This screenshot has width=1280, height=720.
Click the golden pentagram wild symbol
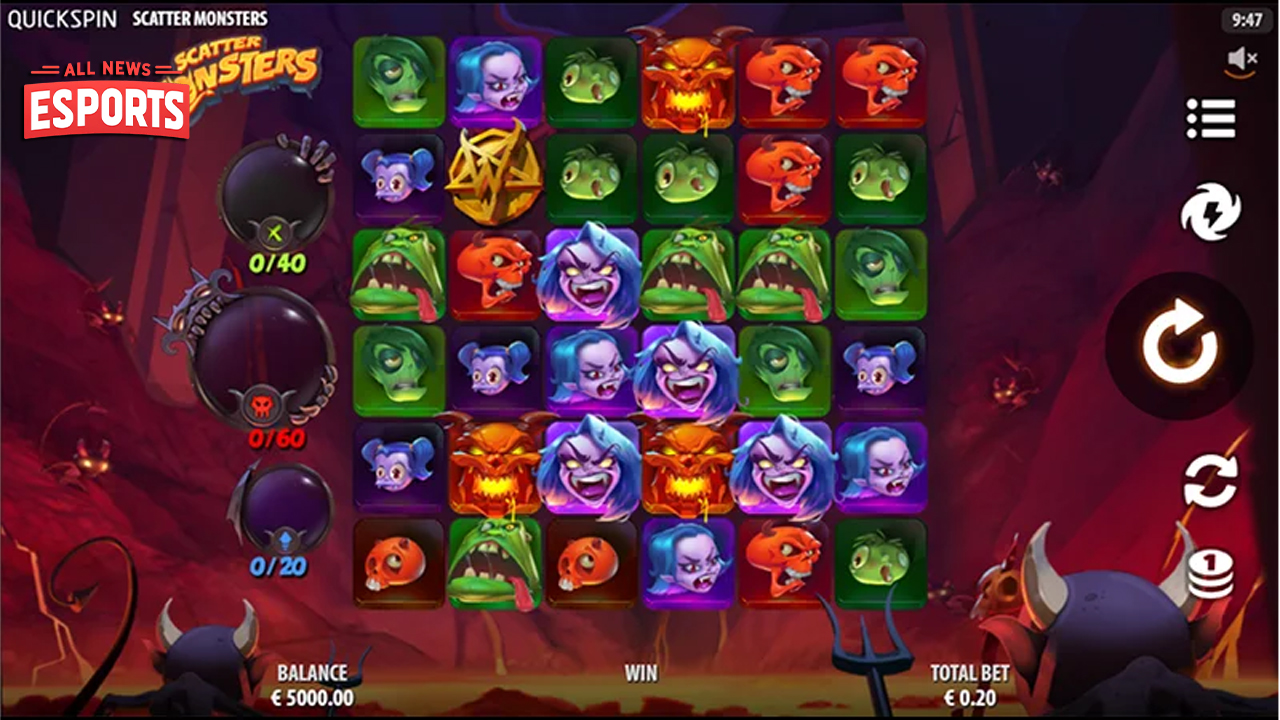click(x=498, y=177)
